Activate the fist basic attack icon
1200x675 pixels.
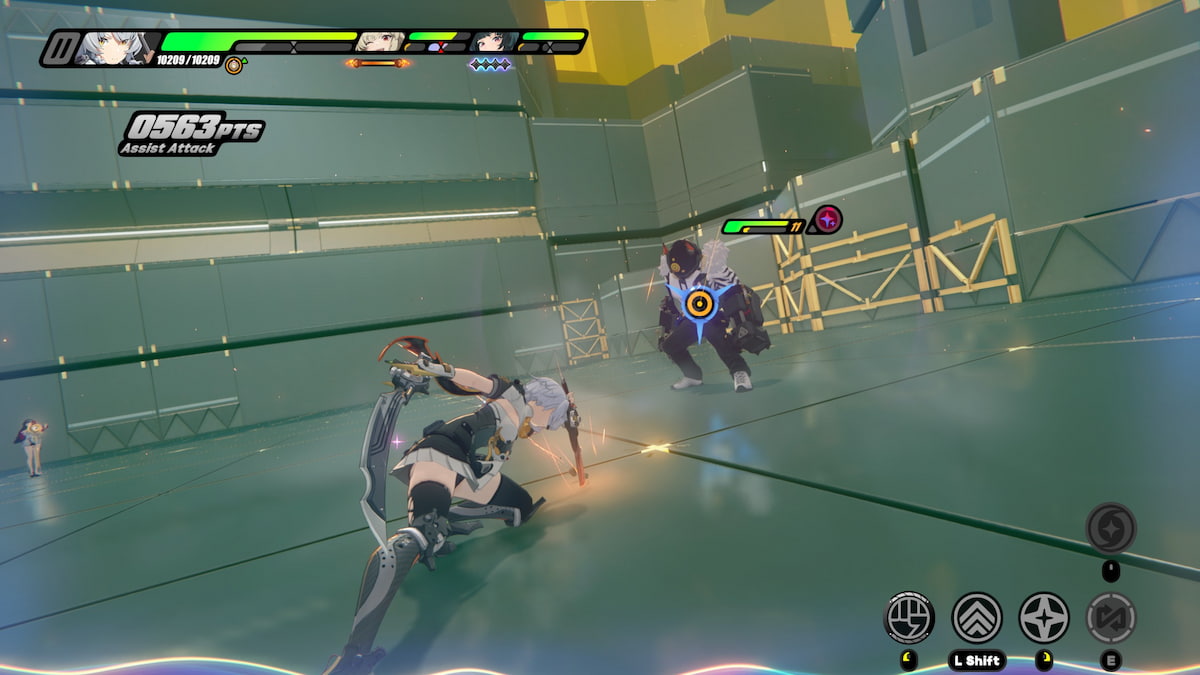(x=909, y=617)
